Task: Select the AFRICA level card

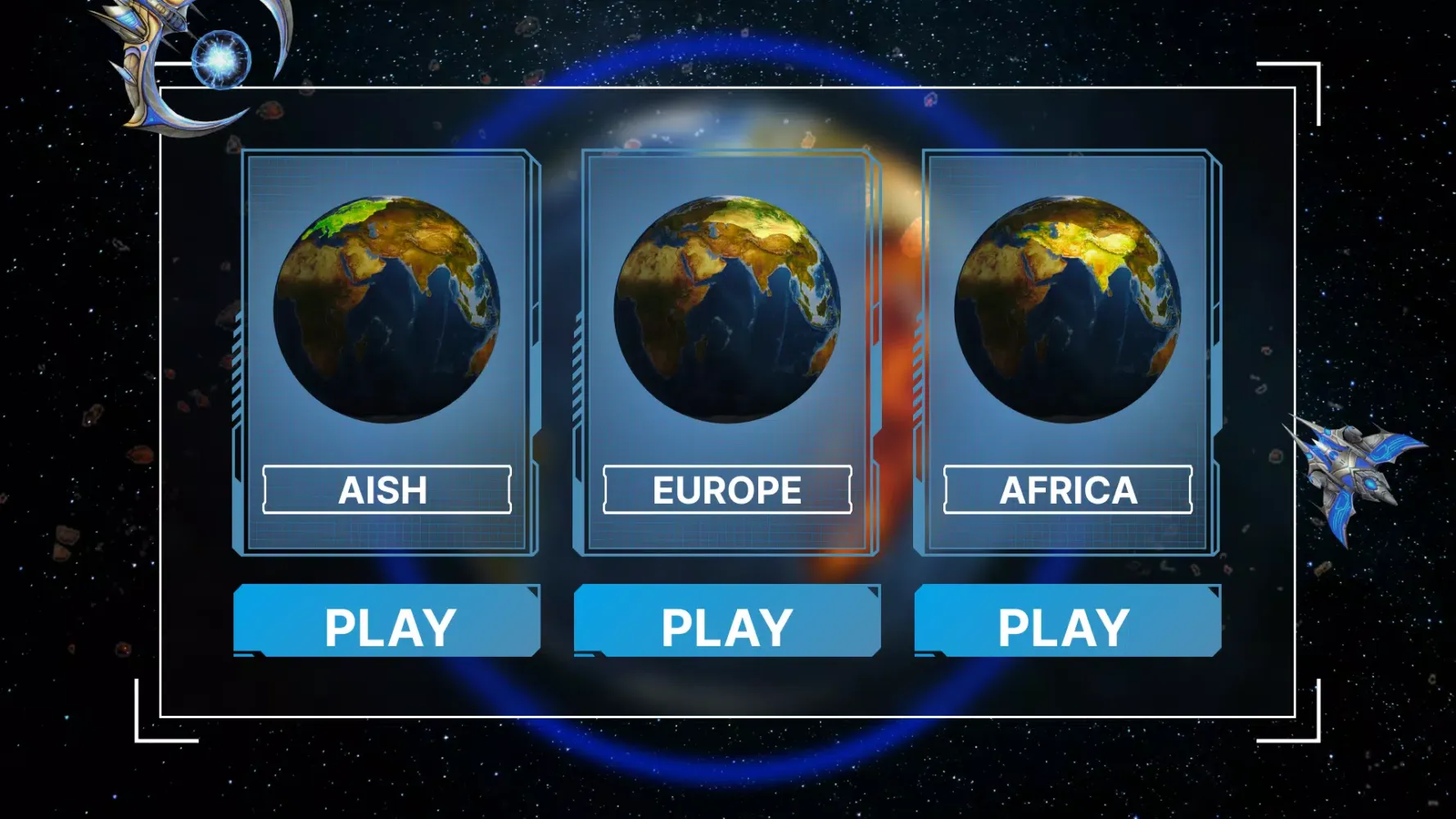Action: pos(1067,352)
